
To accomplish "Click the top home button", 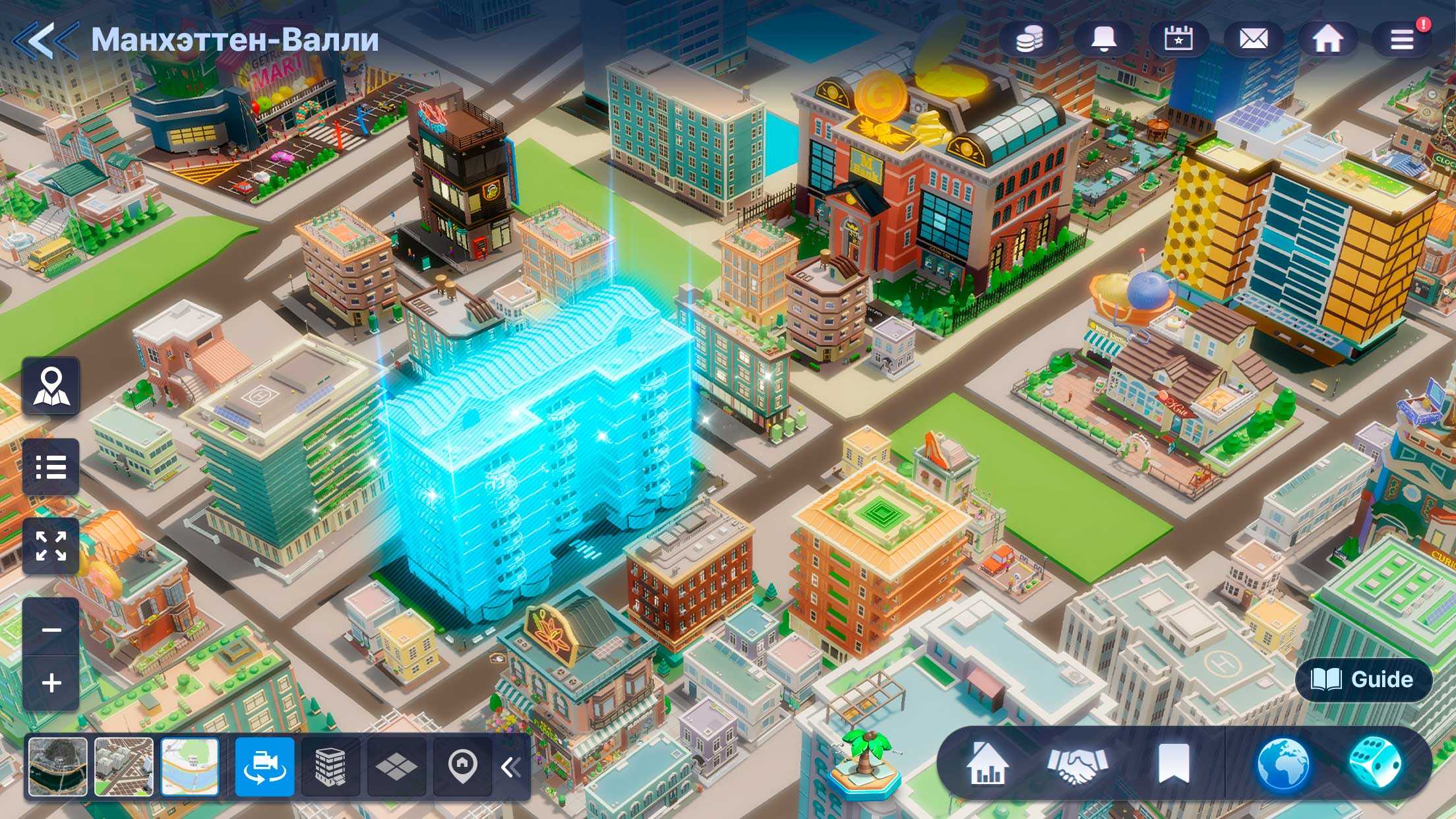I will coord(1328,40).
